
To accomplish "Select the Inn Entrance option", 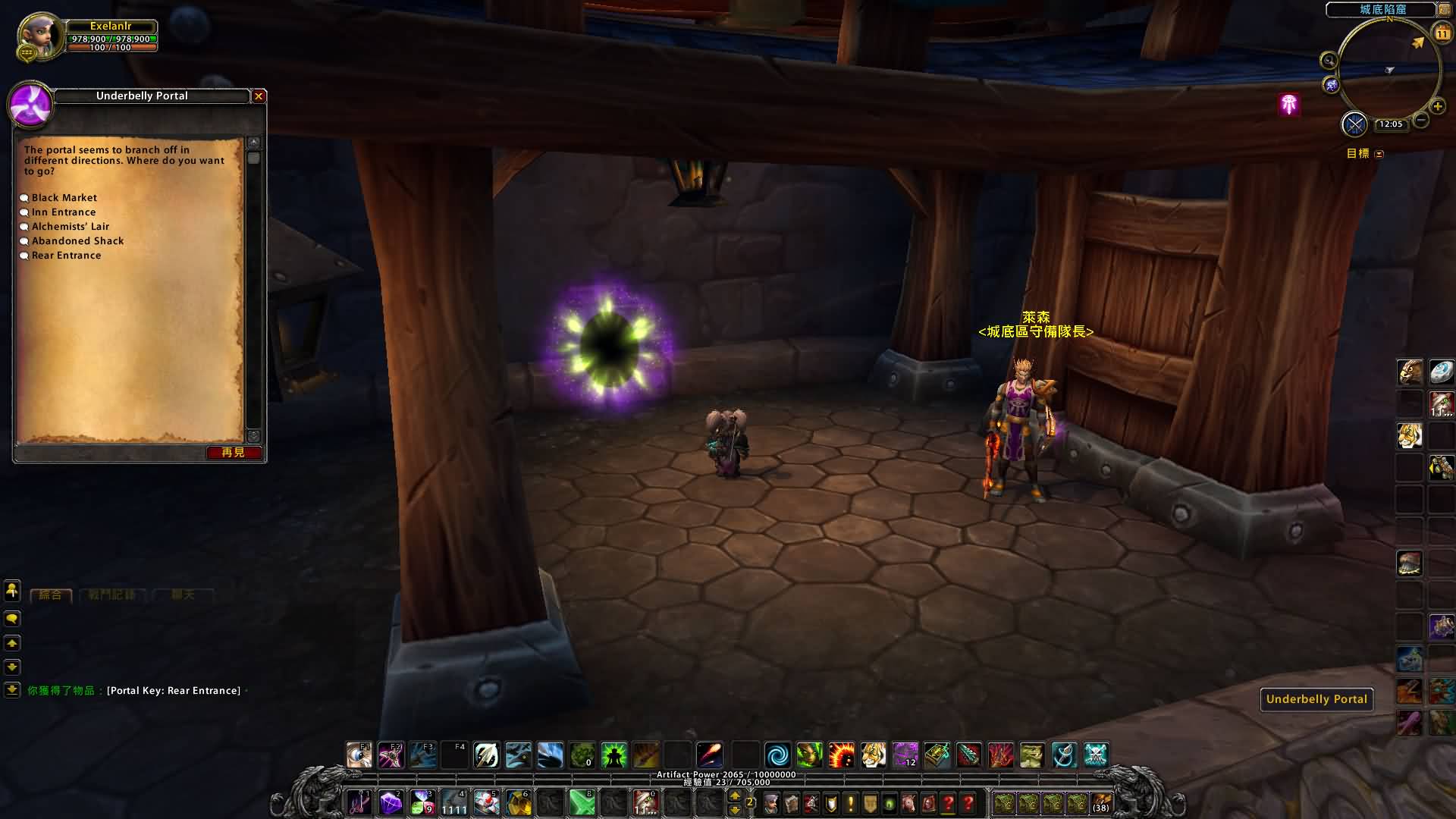I will (x=64, y=212).
